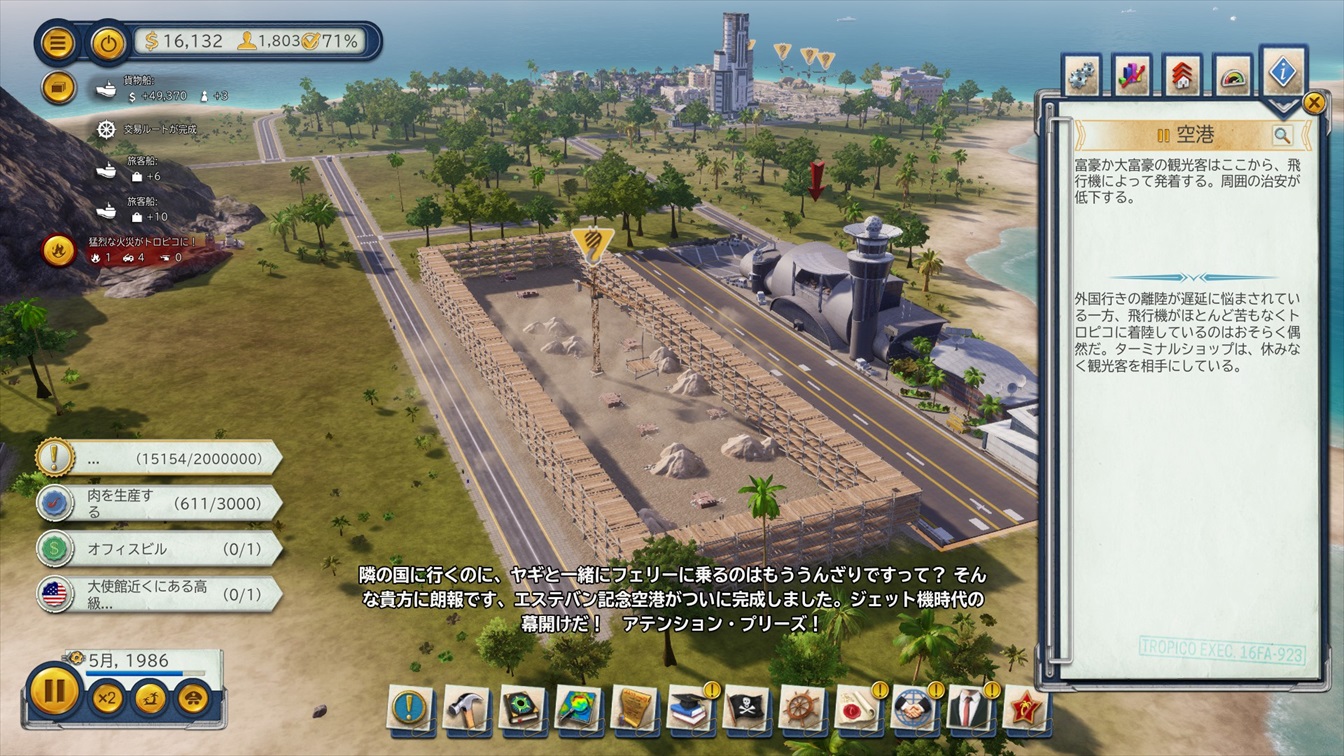1344x756 pixels.
Task: Open the fire disaster alert icon
Action: pos(58,249)
